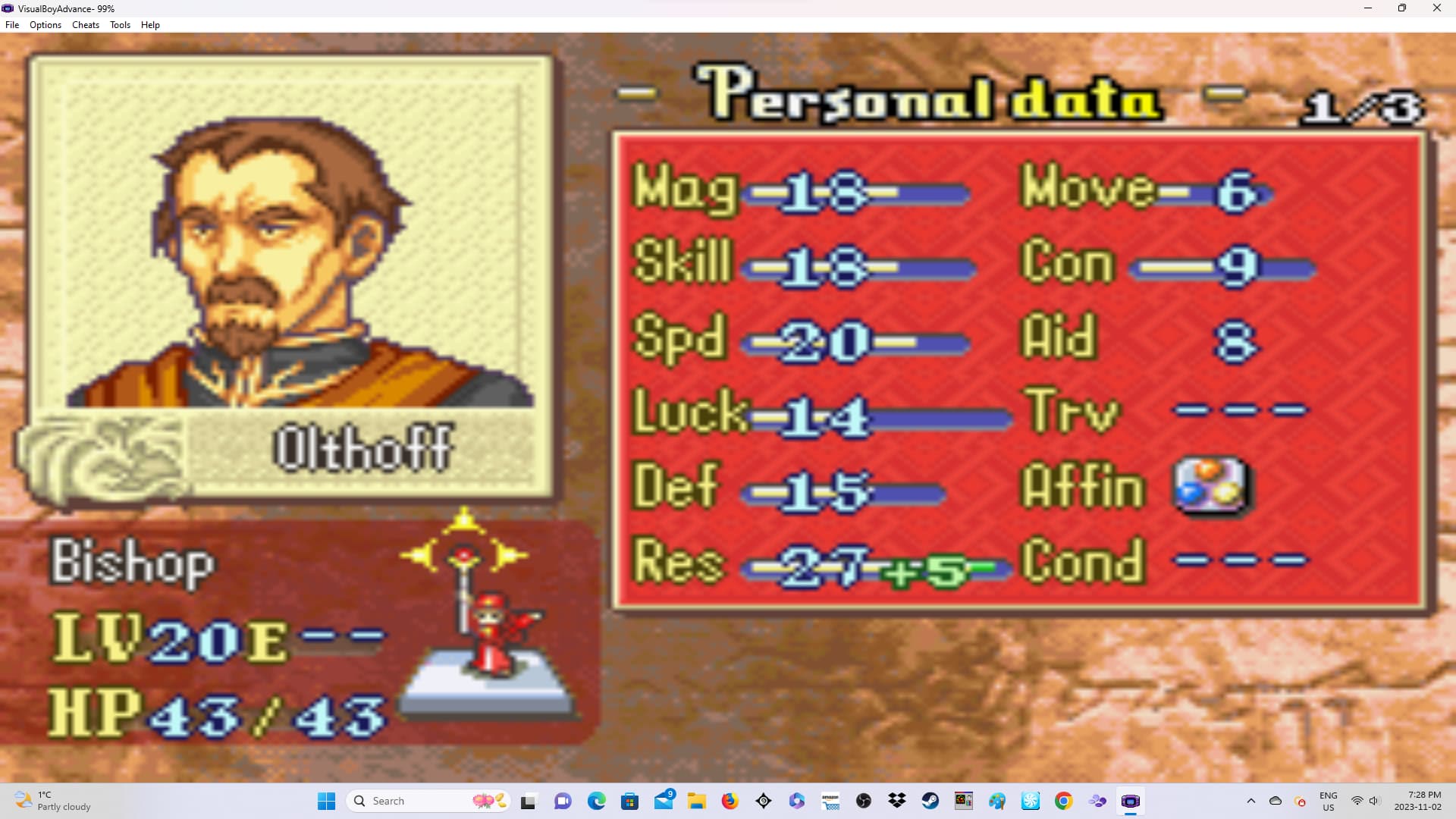The image size is (1456, 819).
Task: Close the VisualBoyAdvance window
Action: tap(1436, 8)
